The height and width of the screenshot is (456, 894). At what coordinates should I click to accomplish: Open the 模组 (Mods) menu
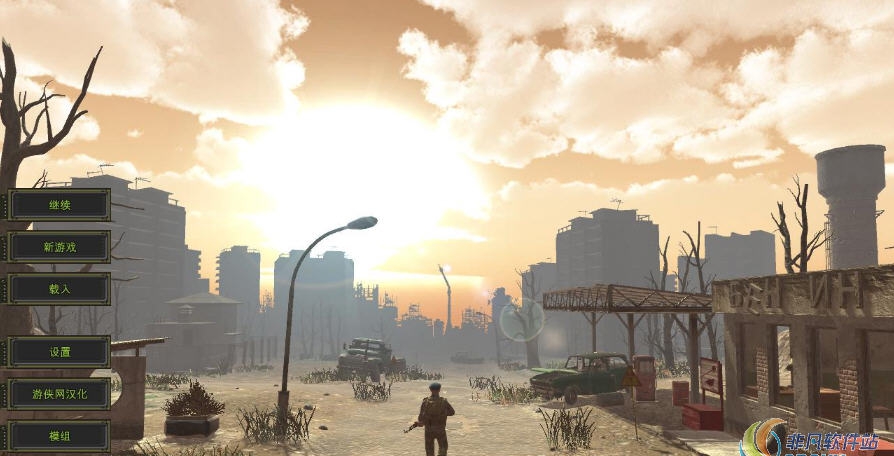(x=59, y=436)
